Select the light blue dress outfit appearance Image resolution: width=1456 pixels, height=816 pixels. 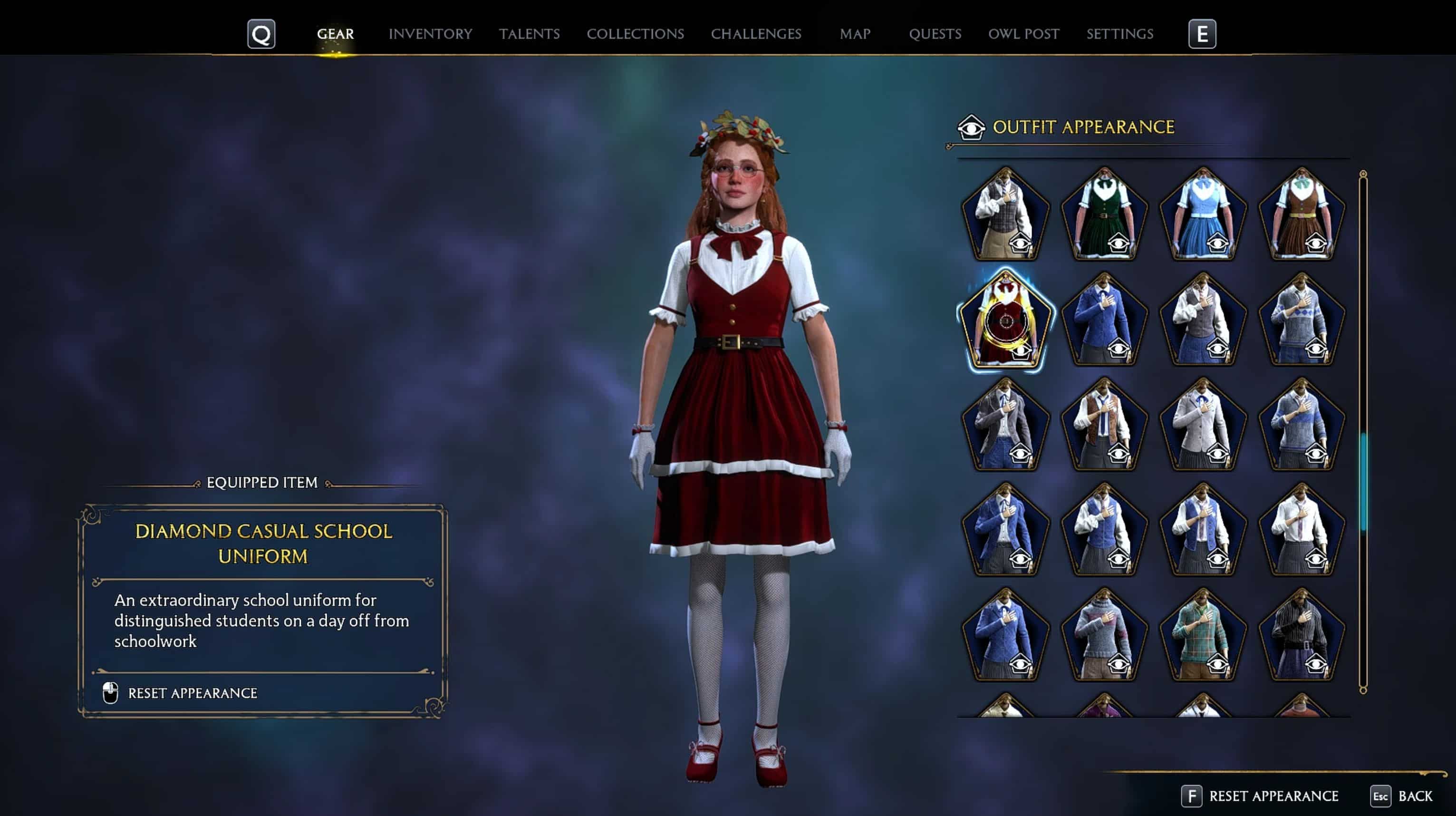pyautogui.click(x=1202, y=215)
